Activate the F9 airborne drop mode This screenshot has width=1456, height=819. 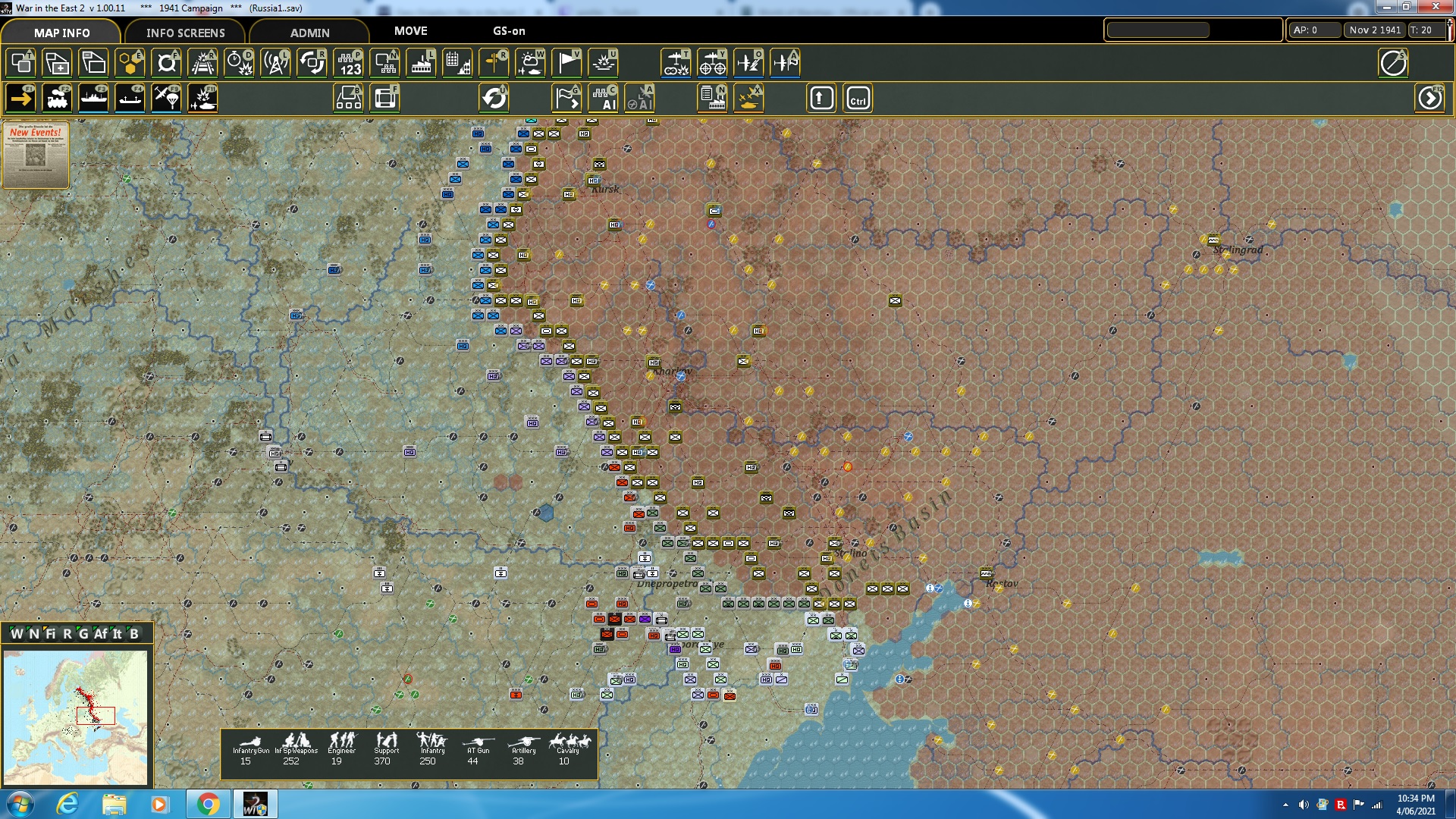pyautogui.click(x=165, y=98)
